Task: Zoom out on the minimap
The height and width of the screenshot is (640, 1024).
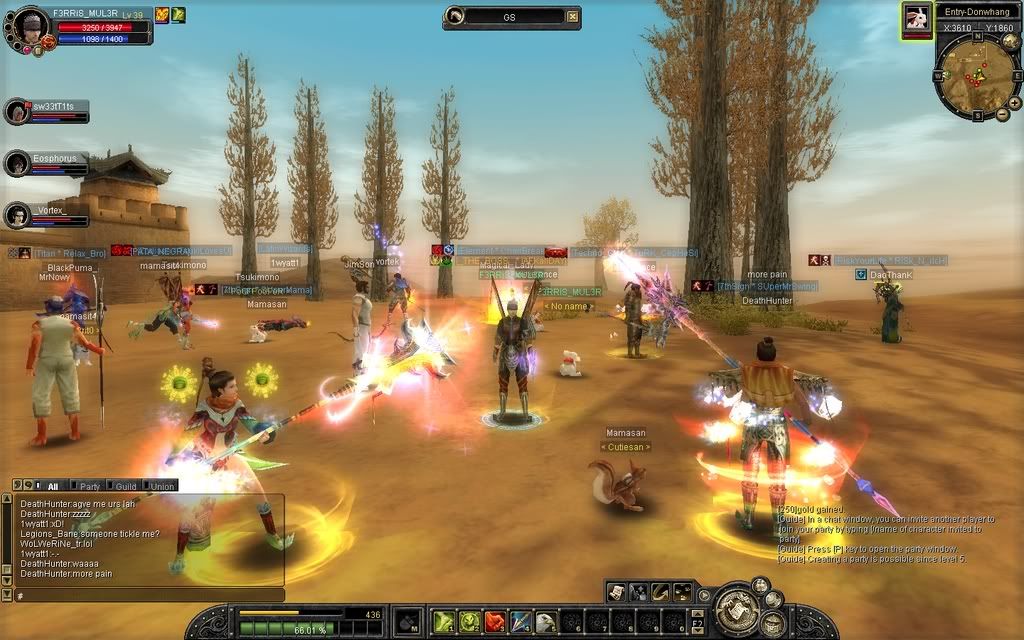Action: tap(1002, 115)
